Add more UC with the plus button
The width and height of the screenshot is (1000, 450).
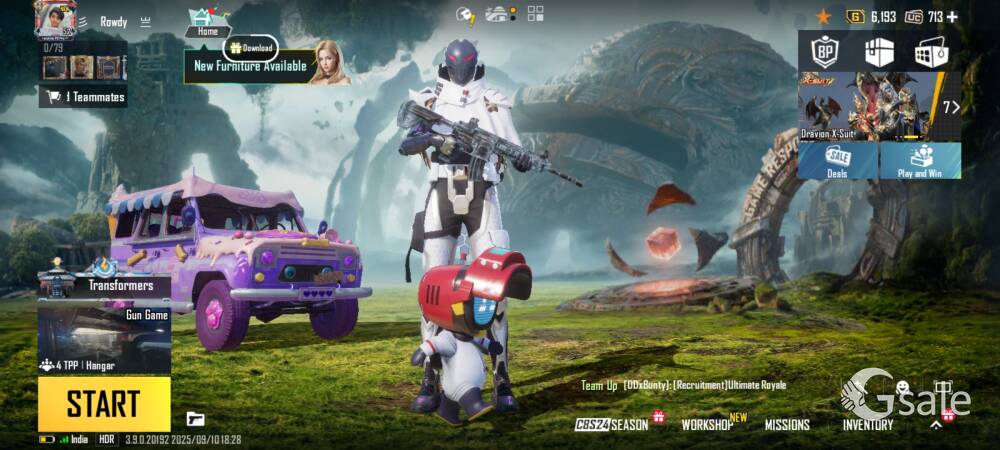(x=952, y=16)
